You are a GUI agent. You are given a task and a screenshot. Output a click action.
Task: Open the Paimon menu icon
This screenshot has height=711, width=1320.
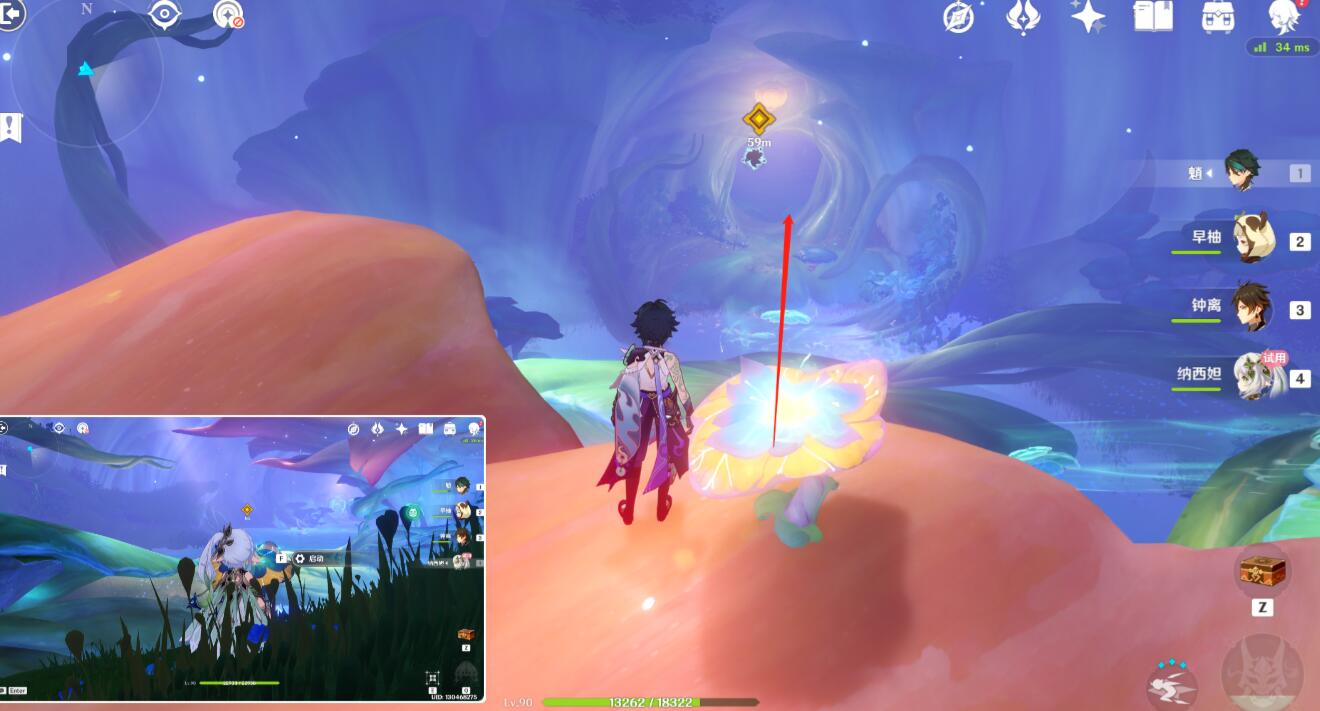pos(1284,16)
